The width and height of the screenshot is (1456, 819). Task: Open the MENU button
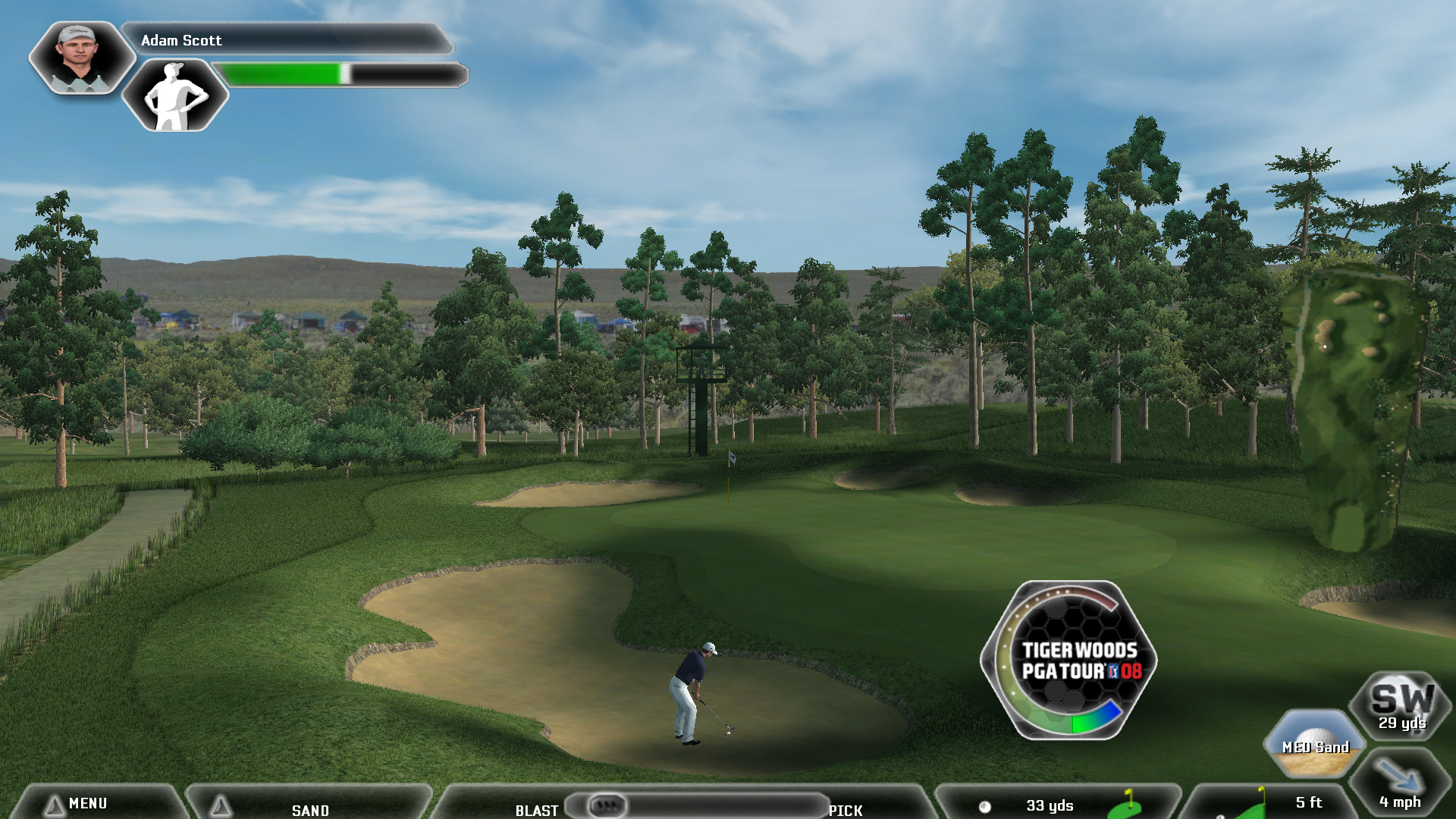pos(87,803)
